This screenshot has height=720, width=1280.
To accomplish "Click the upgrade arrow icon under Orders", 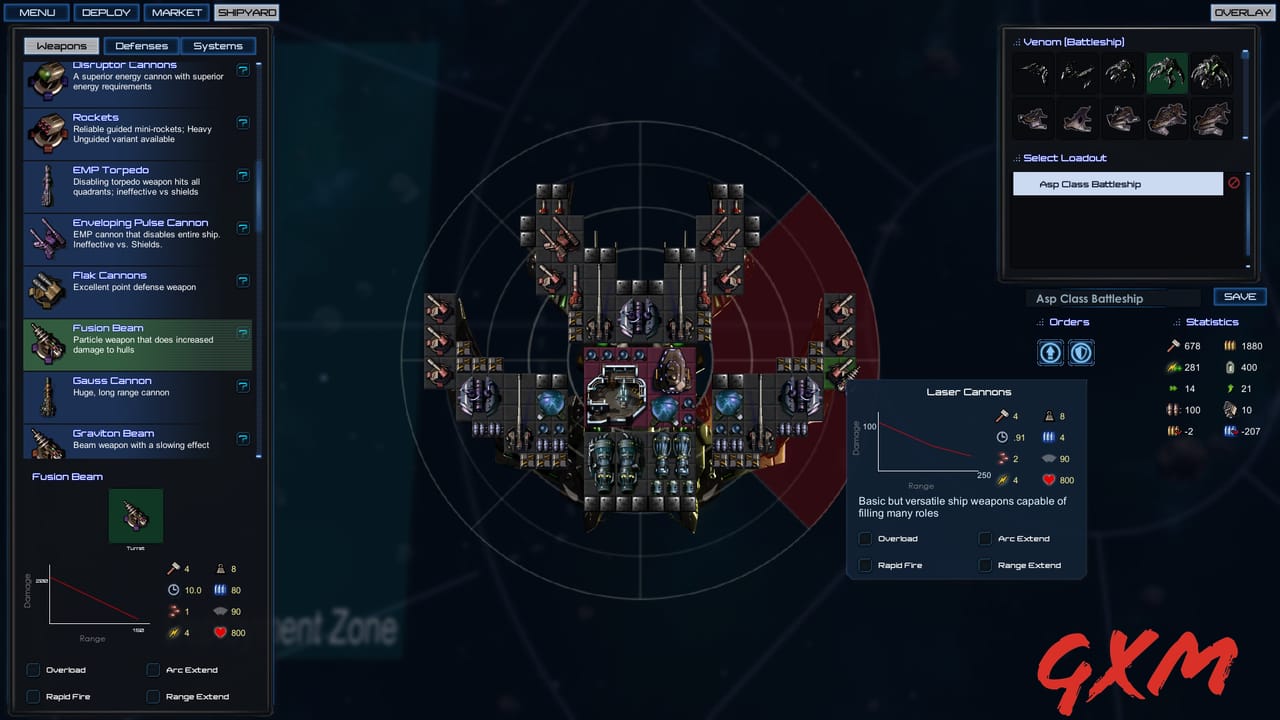I will coord(1049,352).
